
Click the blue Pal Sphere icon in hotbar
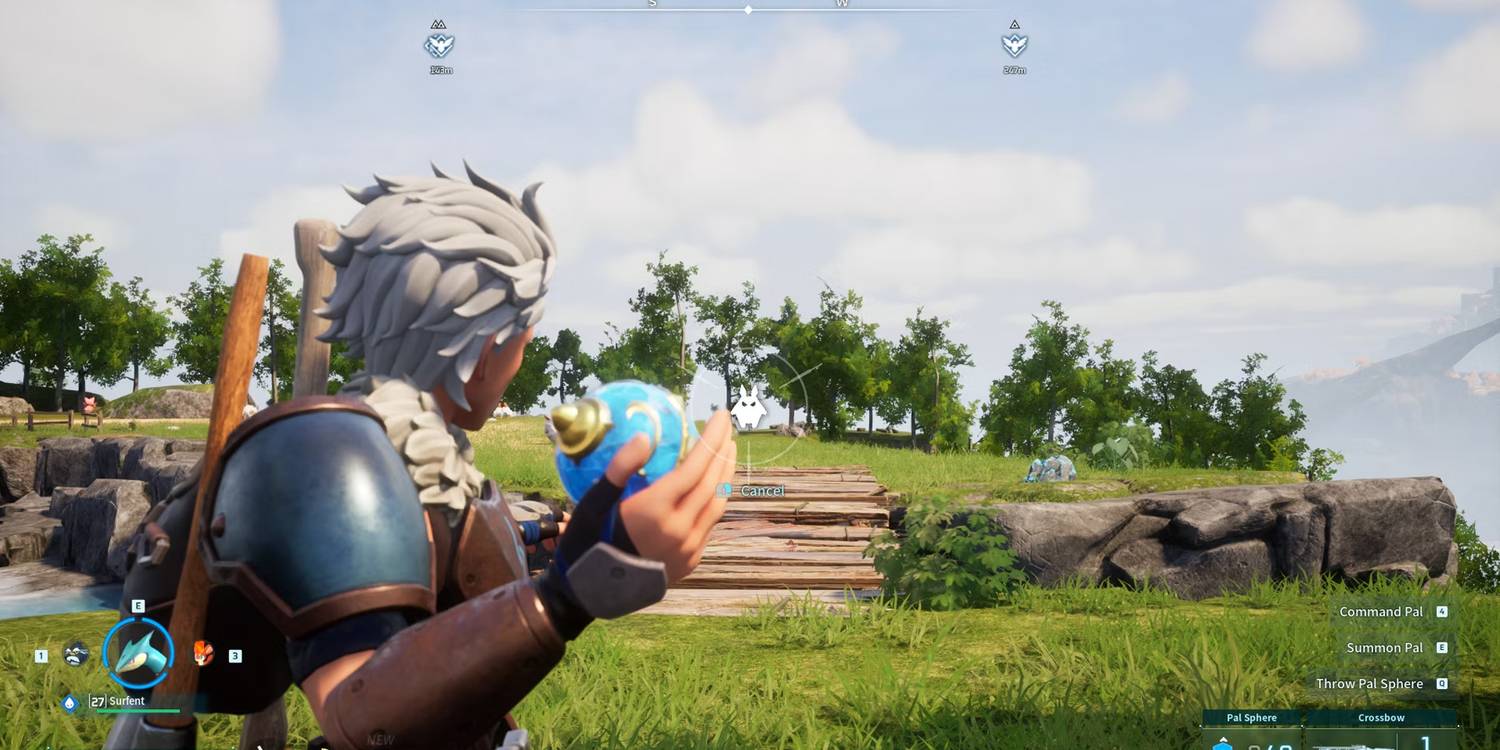click(x=1224, y=745)
